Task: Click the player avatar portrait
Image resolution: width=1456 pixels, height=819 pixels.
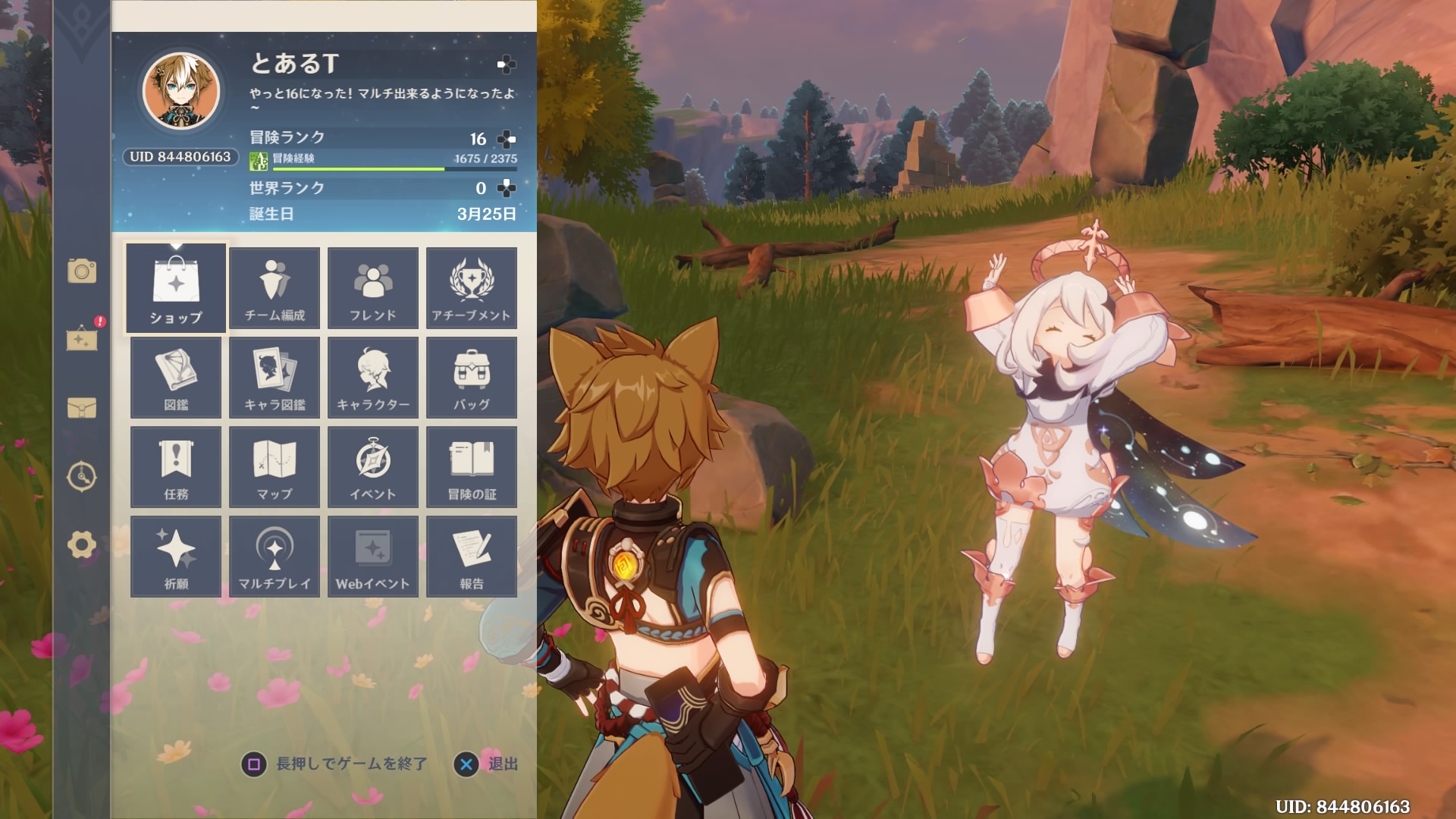Action: [x=182, y=91]
